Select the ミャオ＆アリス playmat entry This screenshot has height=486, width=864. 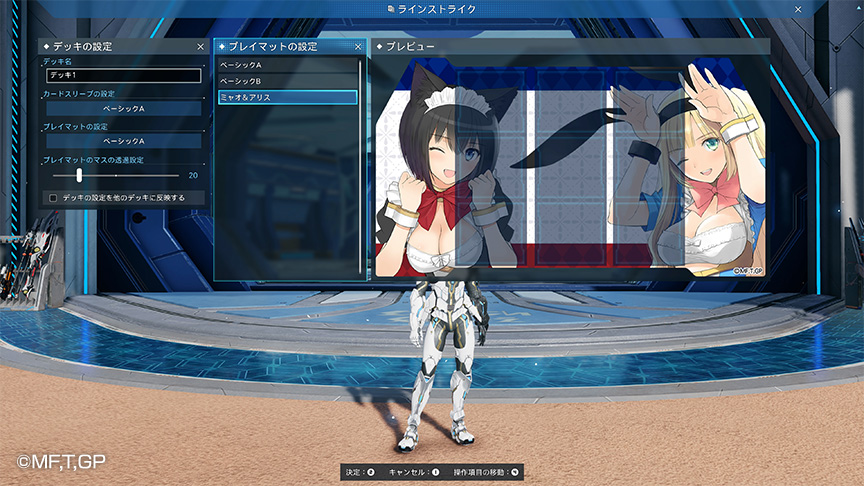coord(288,97)
